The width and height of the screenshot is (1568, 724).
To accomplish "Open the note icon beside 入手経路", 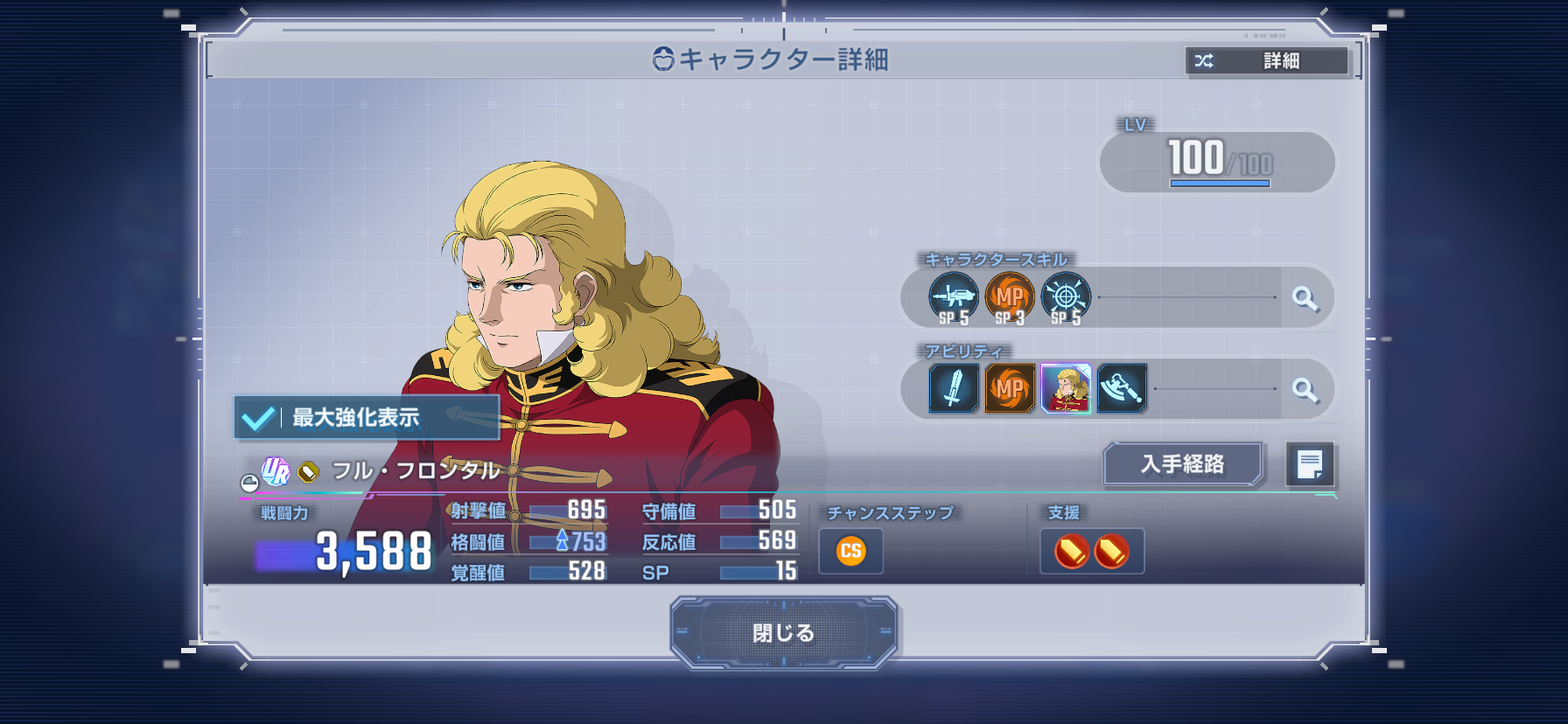I will click(x=1309, y=463).
